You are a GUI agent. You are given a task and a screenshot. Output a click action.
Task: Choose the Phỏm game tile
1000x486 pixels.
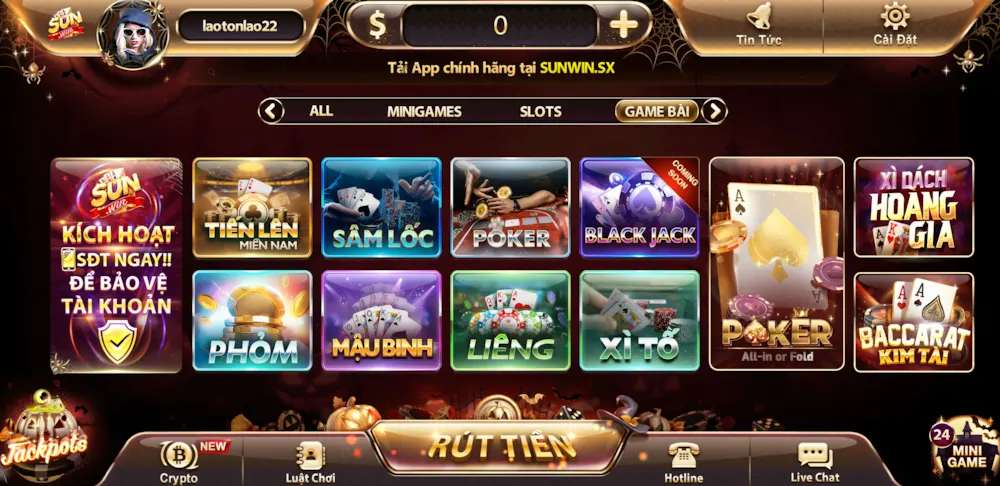click(252, 320)
